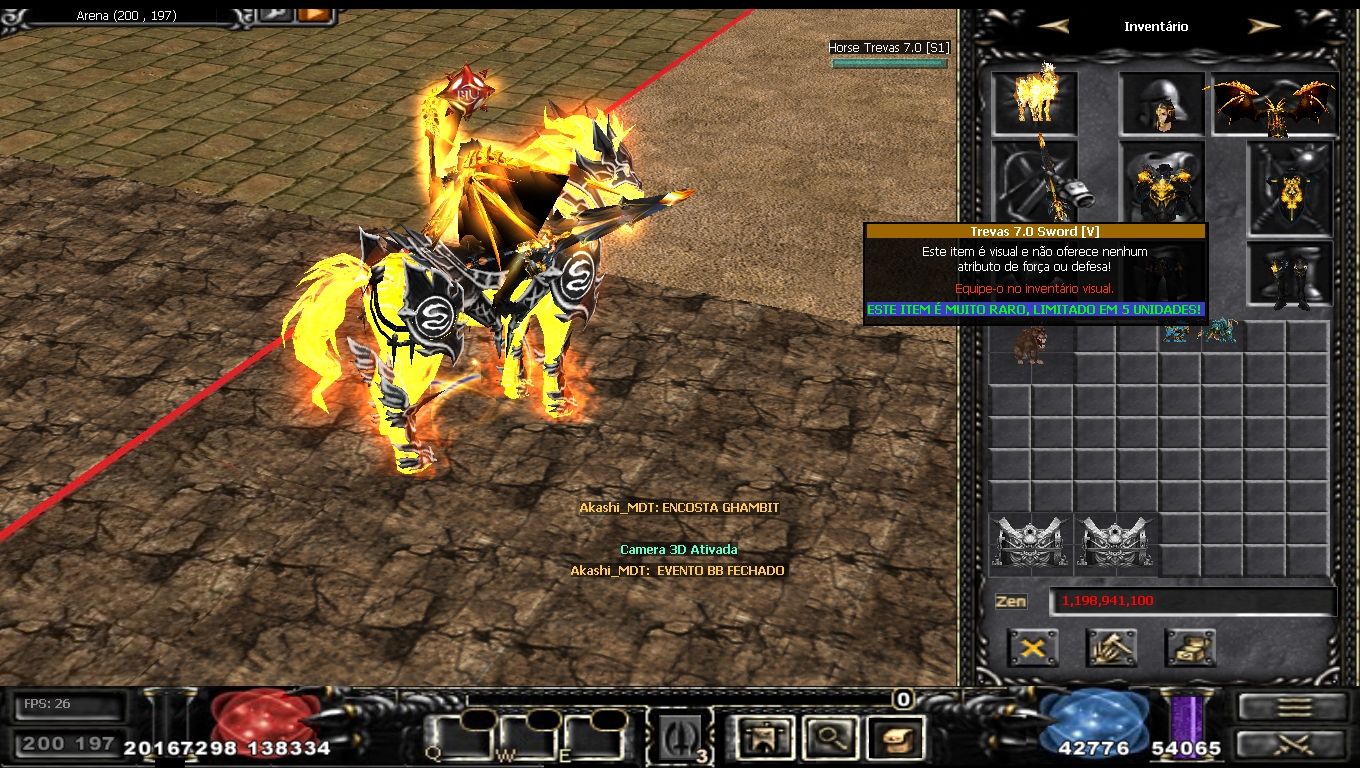This screenshot has width=1360, height=768.
Task: Select the golden dark wings slot
Action: coord(1275,103)
